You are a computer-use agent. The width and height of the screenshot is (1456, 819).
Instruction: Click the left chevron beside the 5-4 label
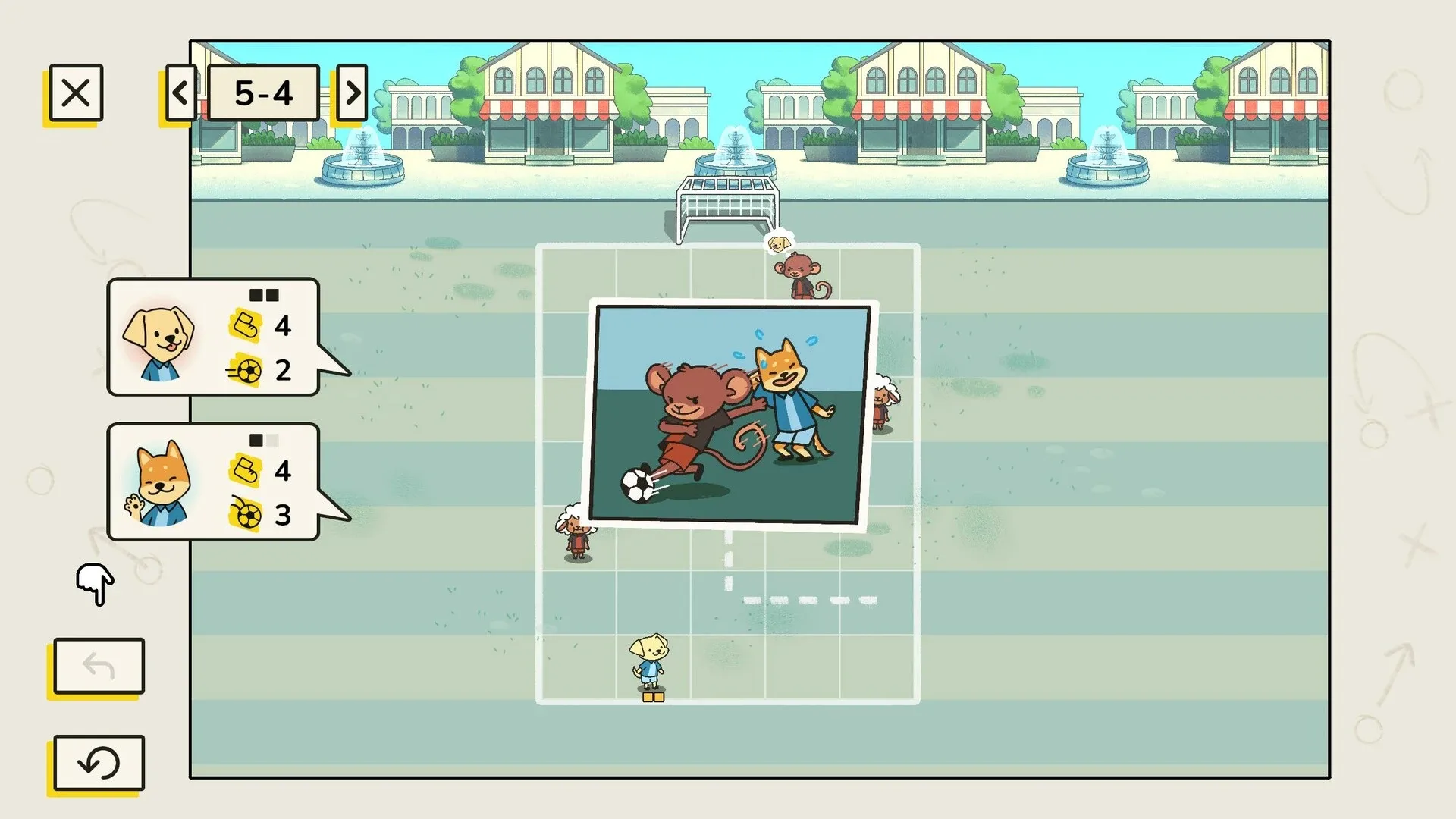(x=180, y=93)
